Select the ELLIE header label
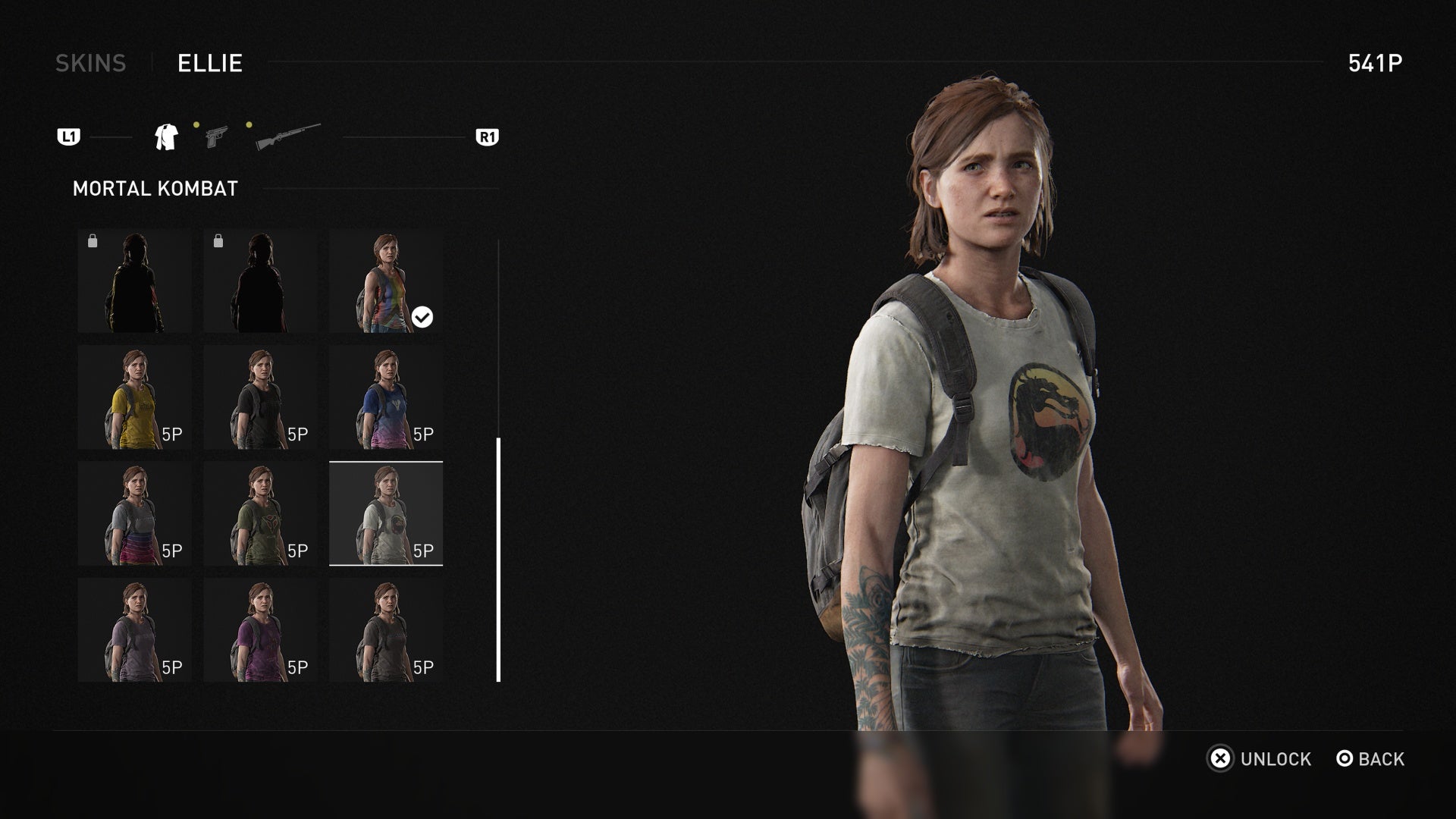 [208, 64]
